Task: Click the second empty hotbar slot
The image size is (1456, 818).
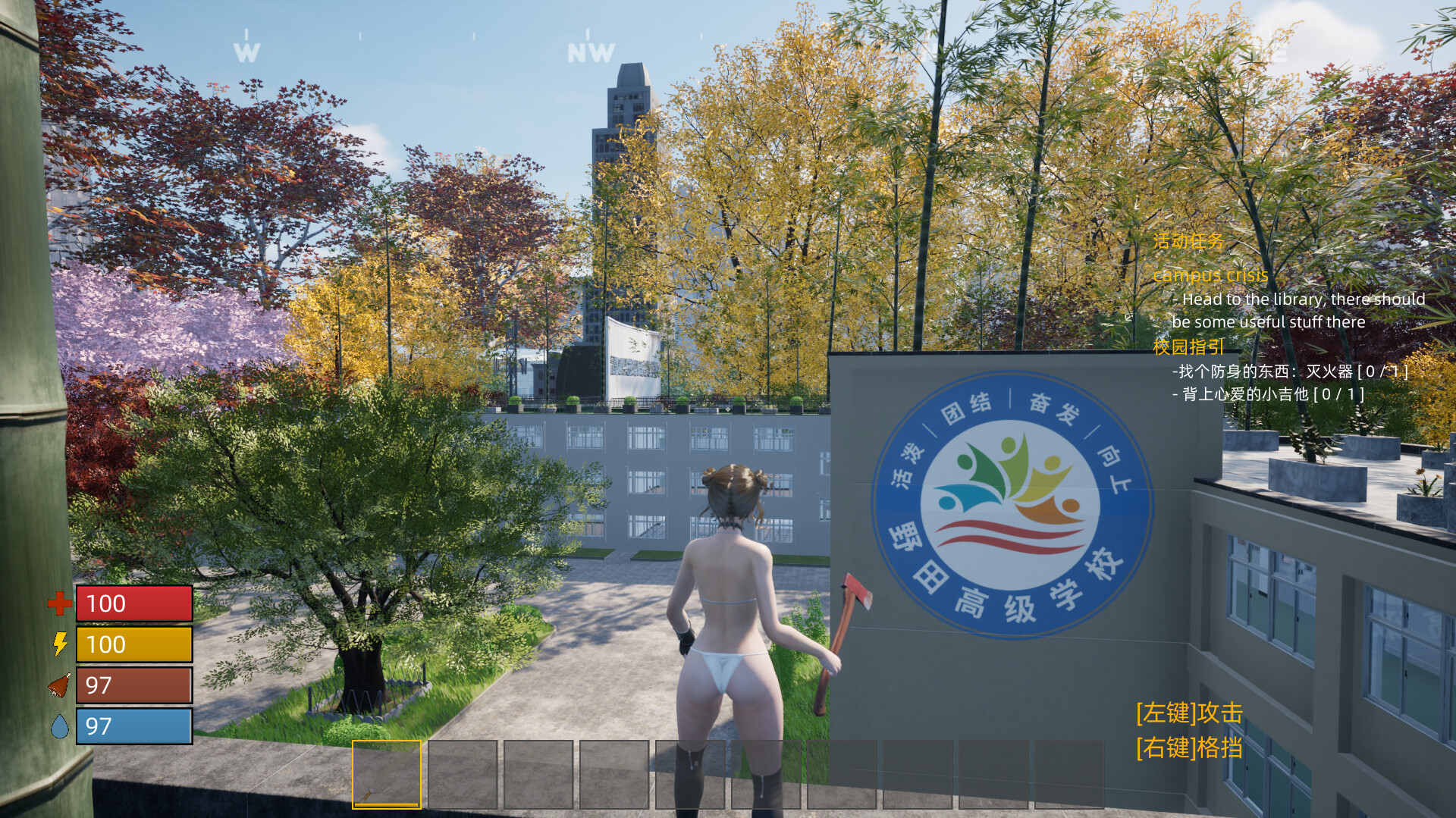Action: pos(463,775)
